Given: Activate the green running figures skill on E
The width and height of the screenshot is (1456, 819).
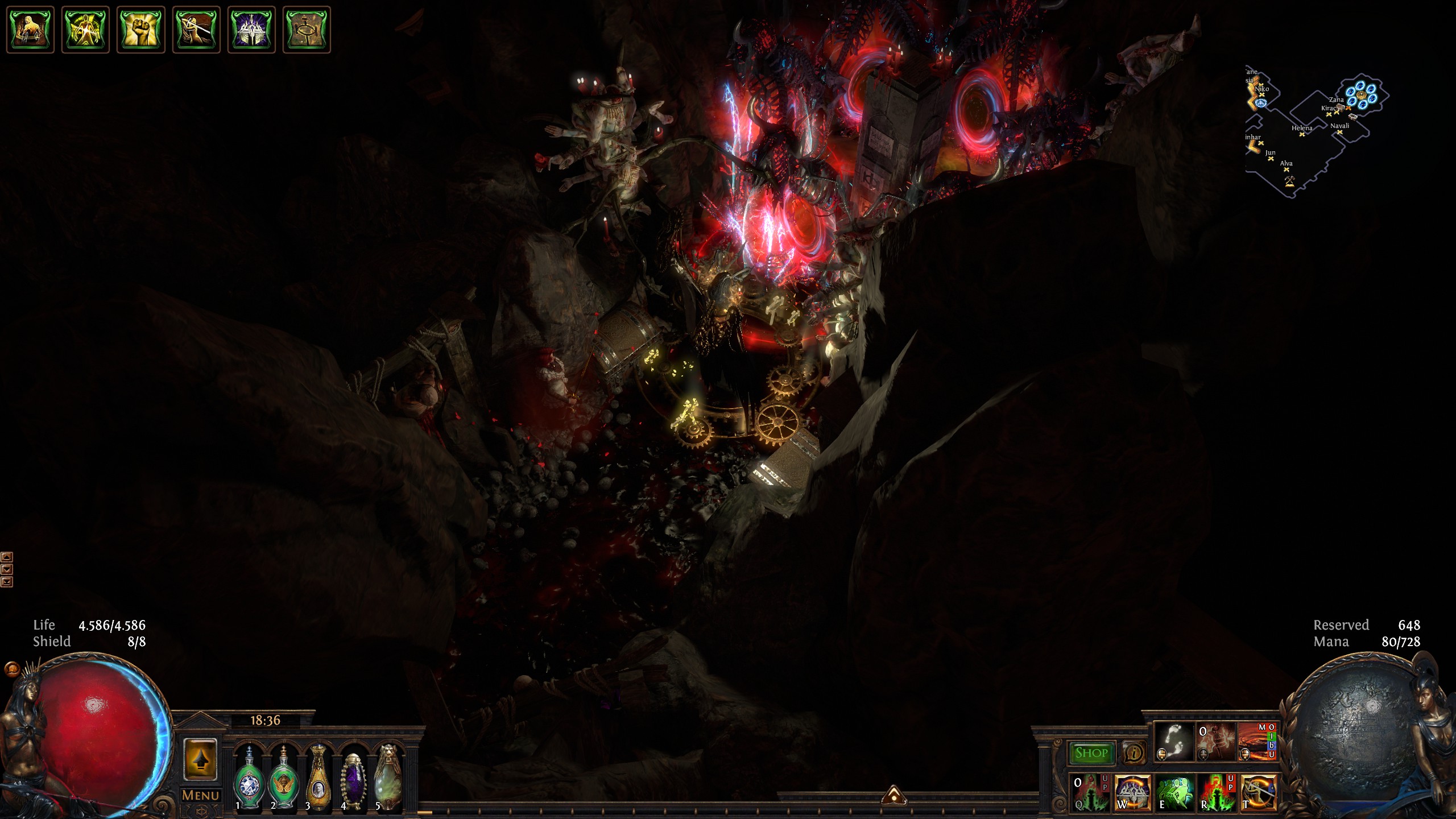Looking at the screenshot, I should [x=1174, y=792].
